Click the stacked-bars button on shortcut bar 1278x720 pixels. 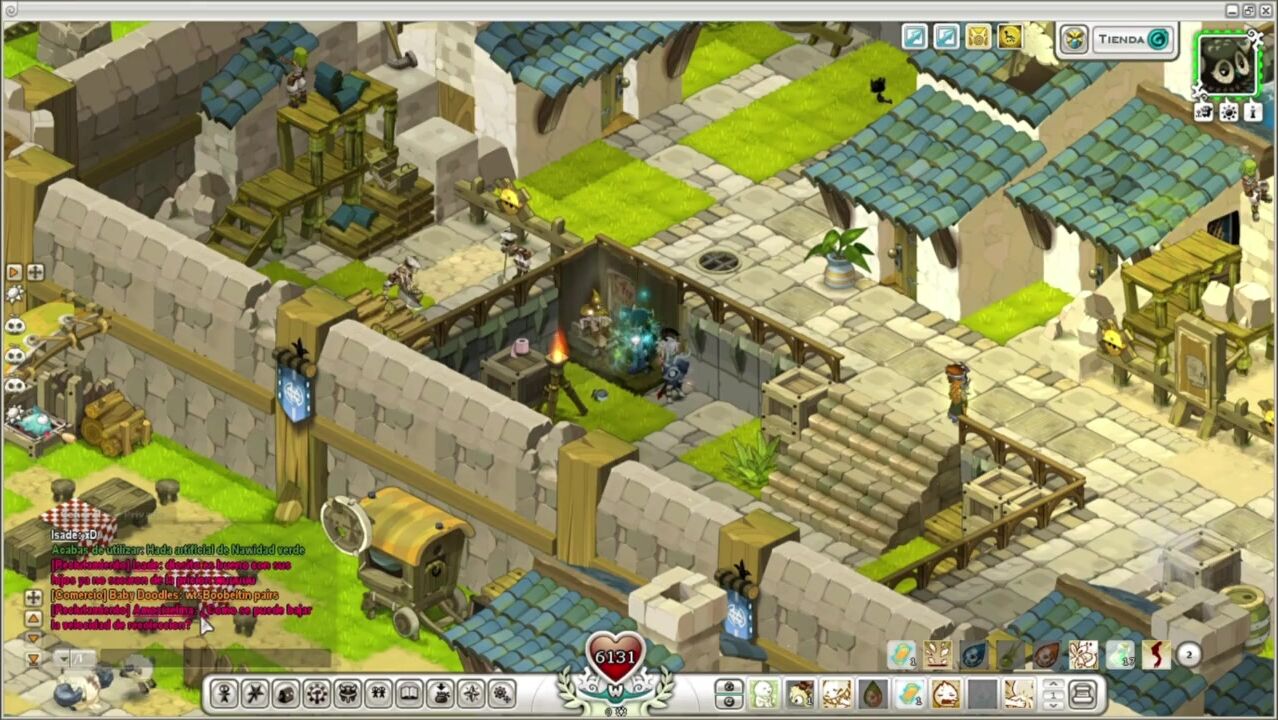coord(1082,693)
